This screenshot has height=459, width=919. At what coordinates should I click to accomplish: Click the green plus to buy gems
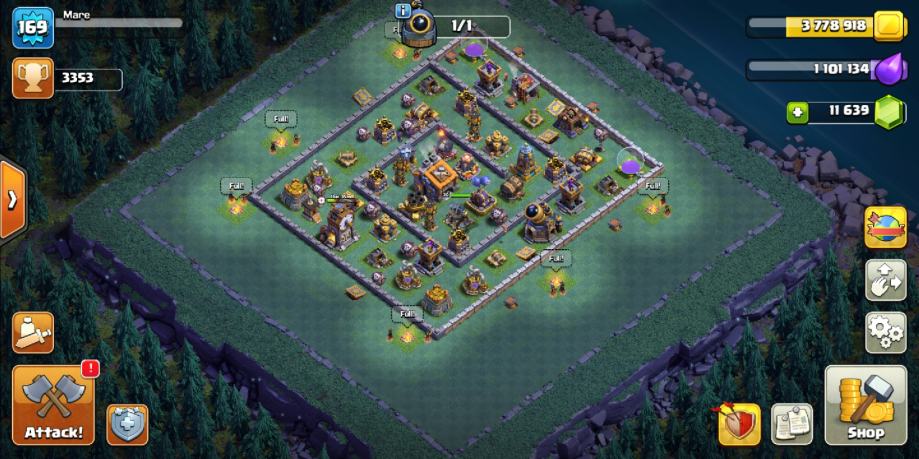coord(797,112)
